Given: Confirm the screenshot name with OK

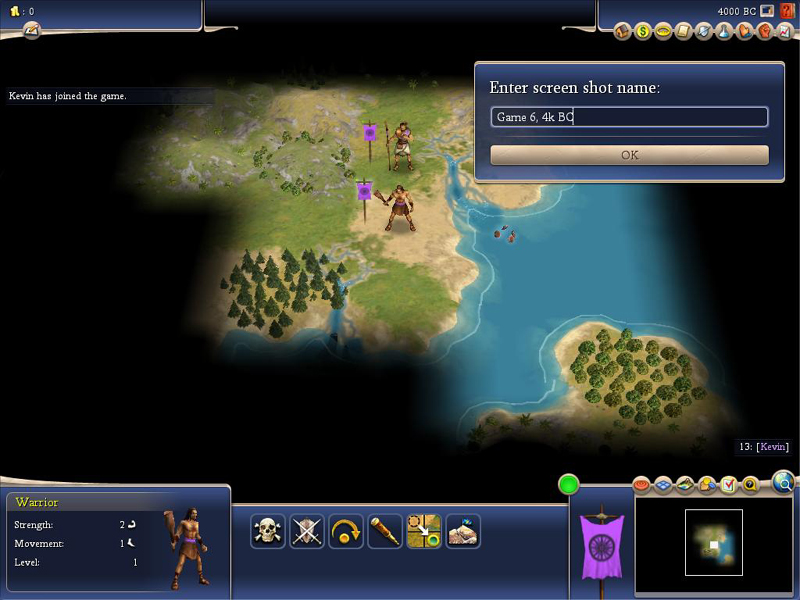Looking at the screenshot, I should [629, 155].
